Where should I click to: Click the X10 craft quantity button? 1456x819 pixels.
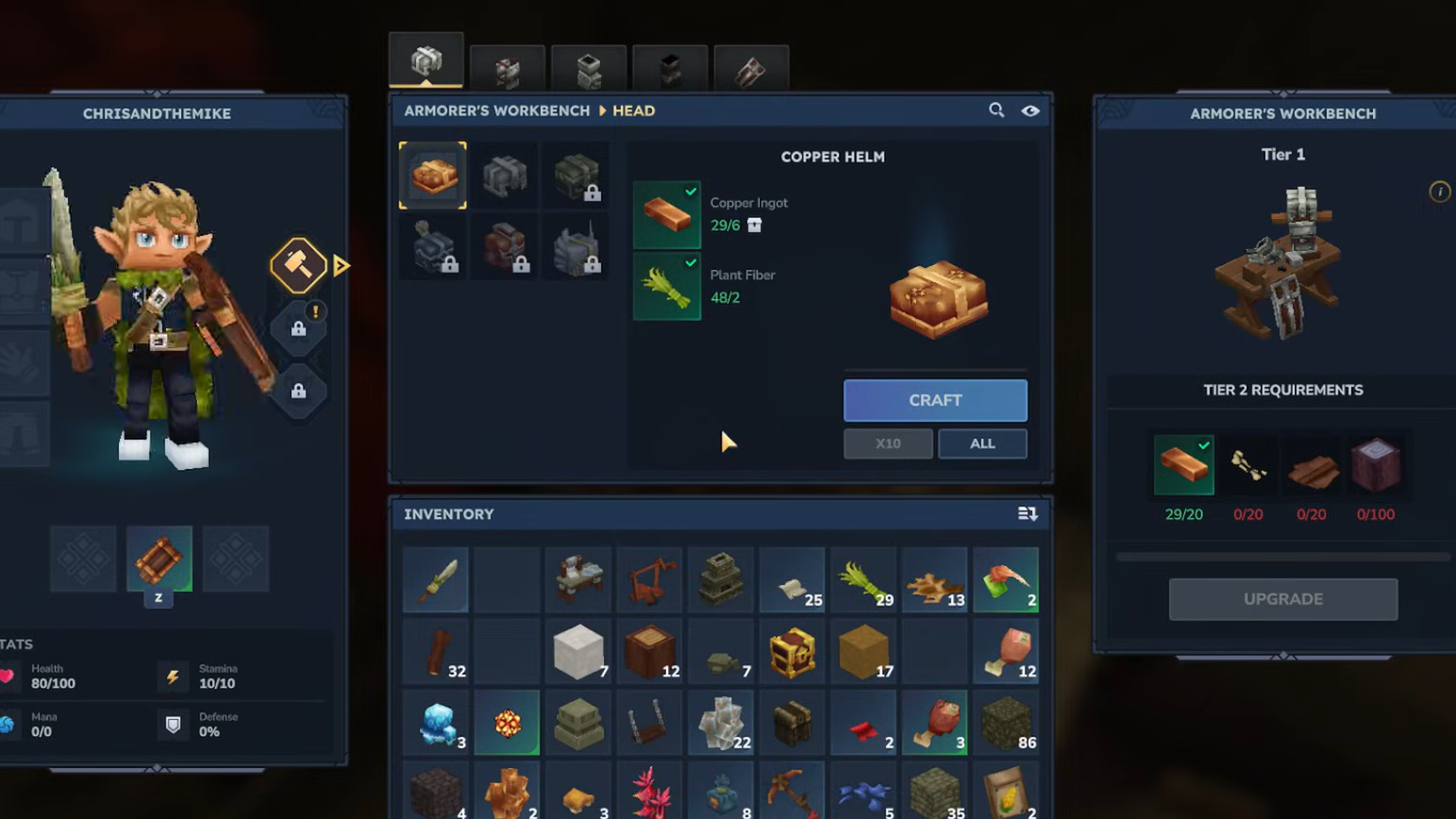(x=887, y=443)
